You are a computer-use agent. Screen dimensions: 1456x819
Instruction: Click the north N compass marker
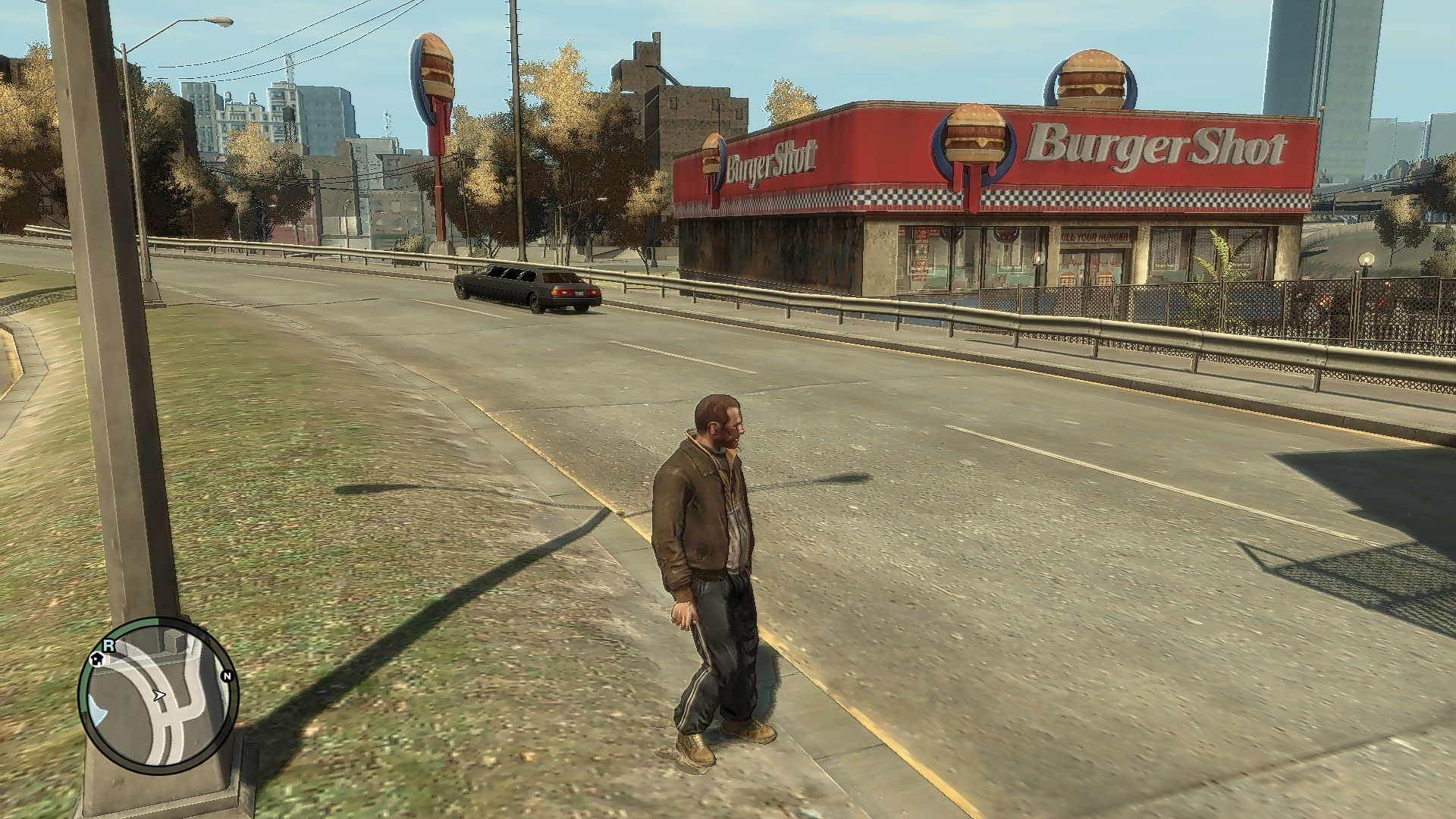[x=226, y=676]
